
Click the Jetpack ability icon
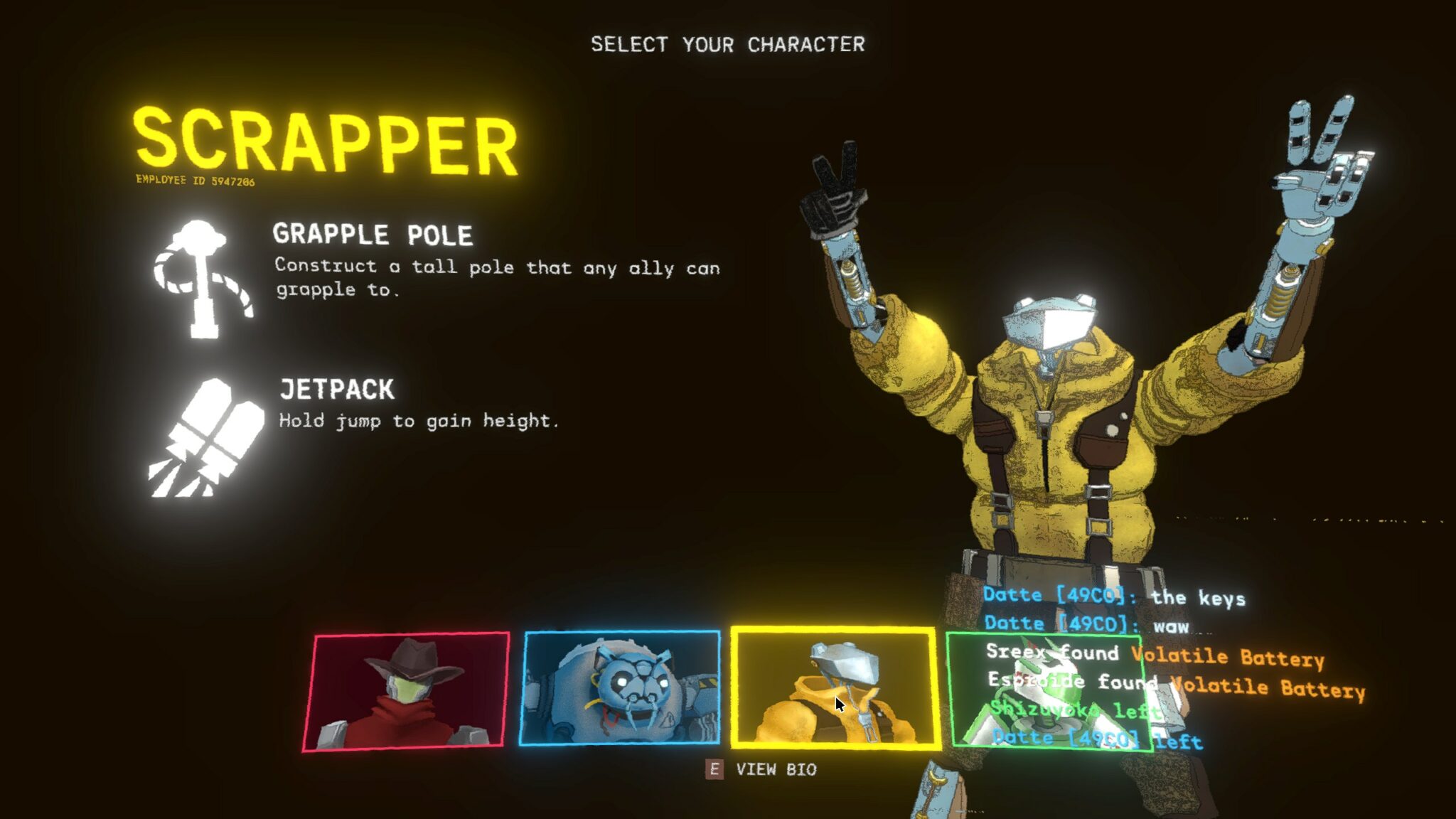click(205, 437)
